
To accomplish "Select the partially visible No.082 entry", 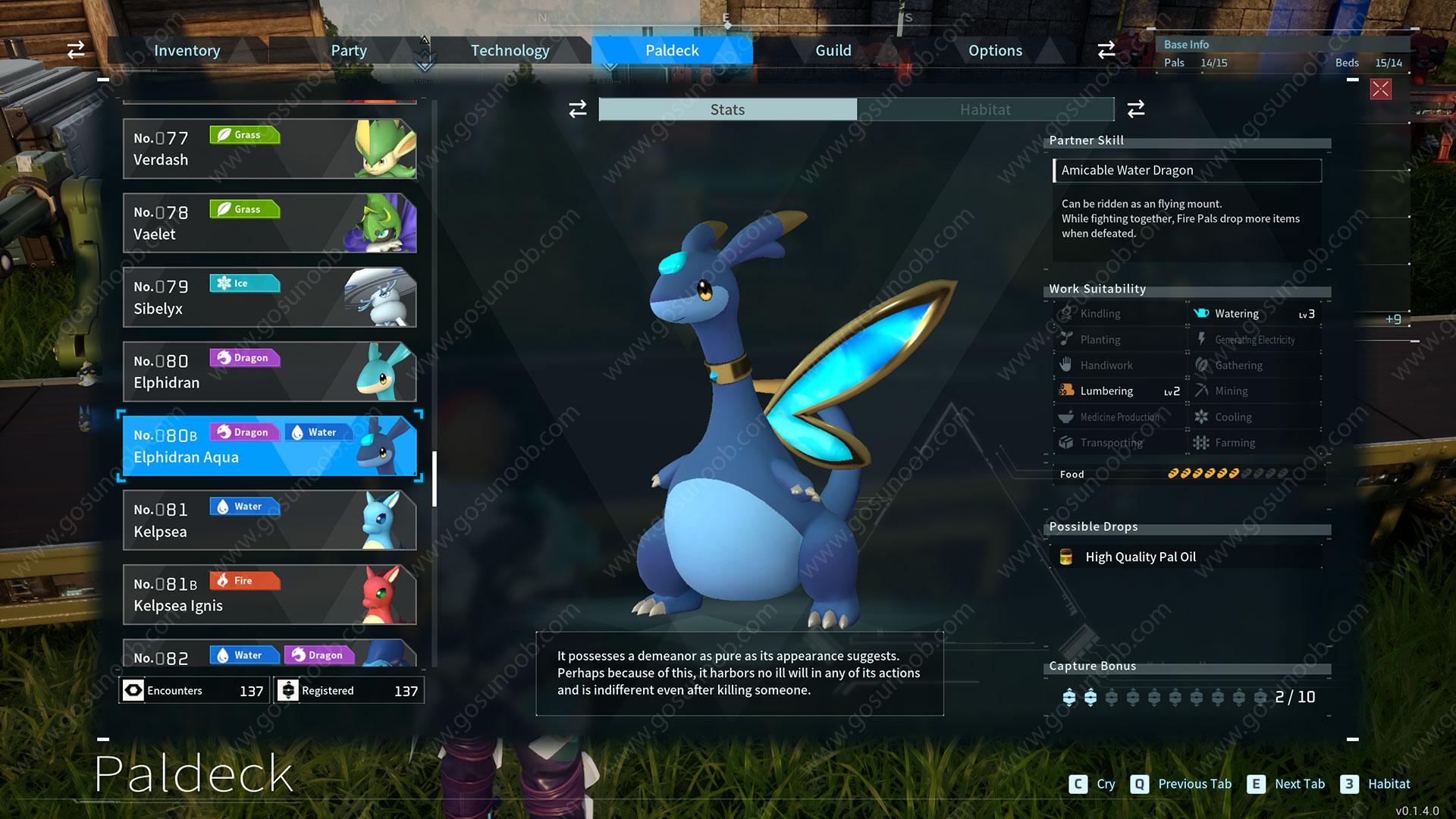I will (x=269, y=654).
